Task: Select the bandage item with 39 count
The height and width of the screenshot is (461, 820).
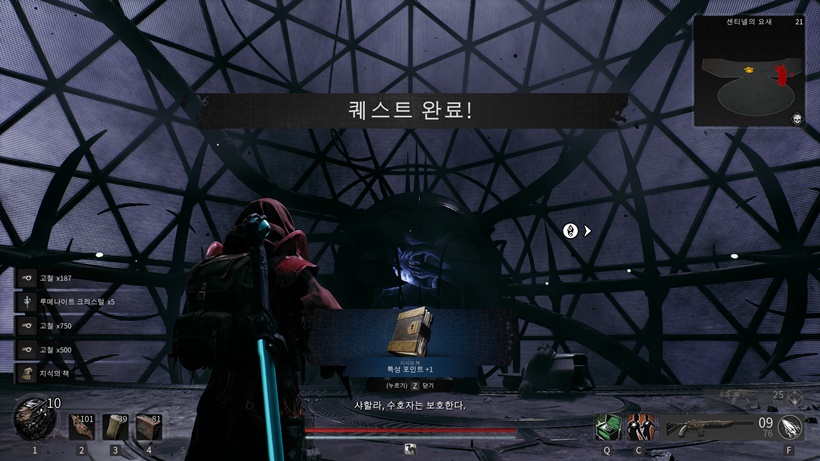Action: 115,427
